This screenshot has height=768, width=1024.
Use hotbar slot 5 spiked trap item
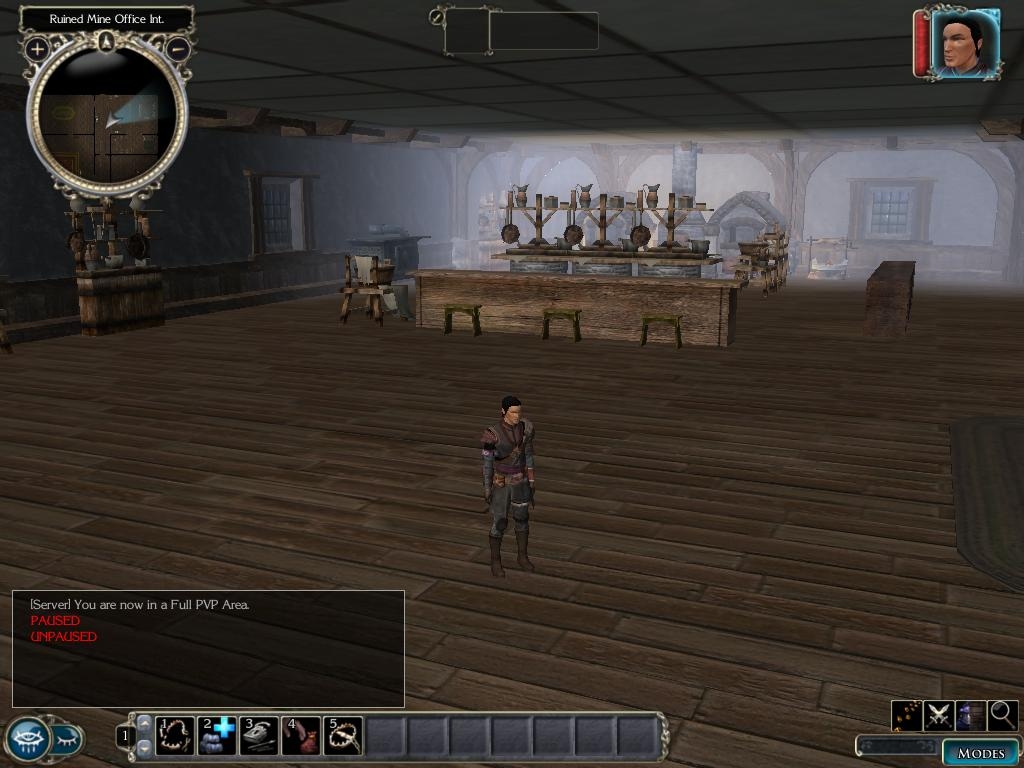point(343,736)
